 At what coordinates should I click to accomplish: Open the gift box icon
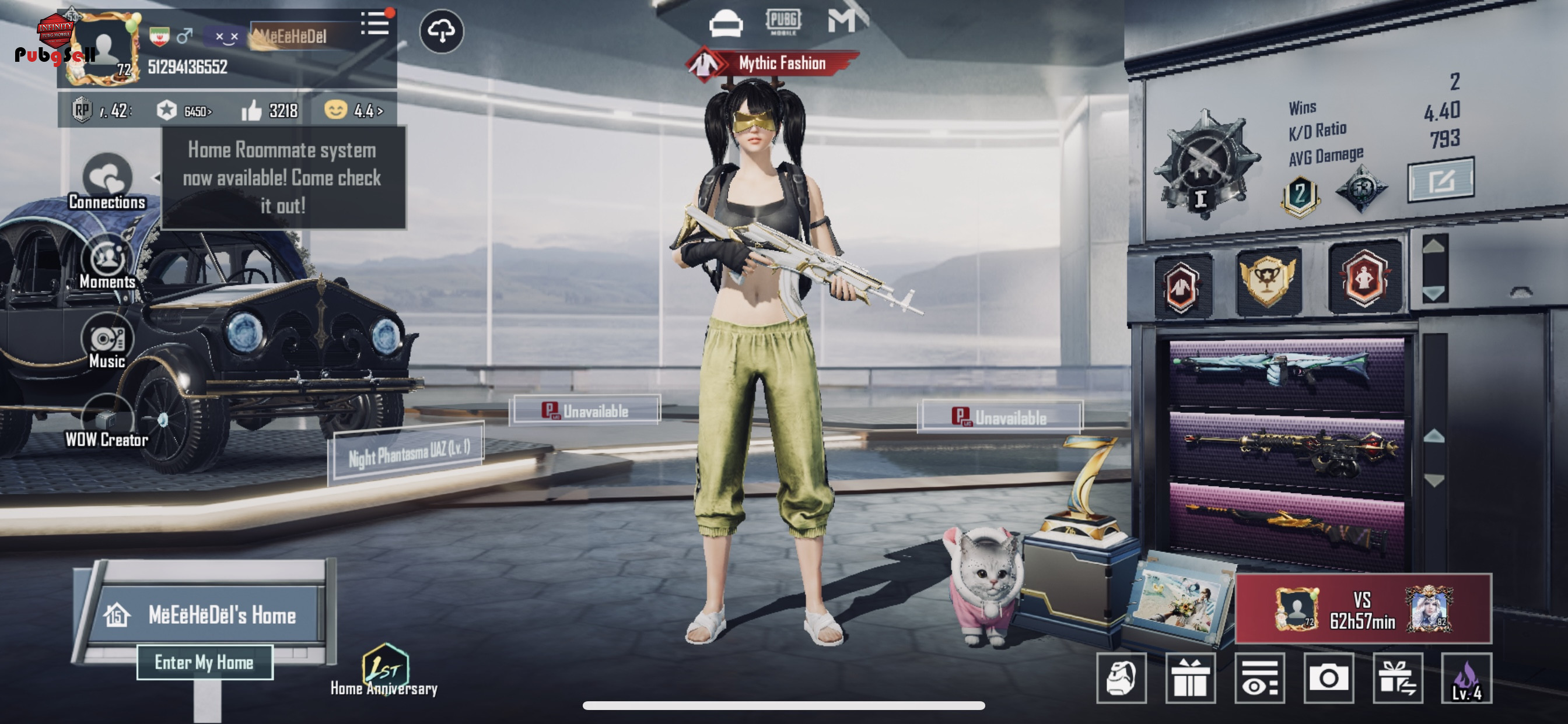1190,678
